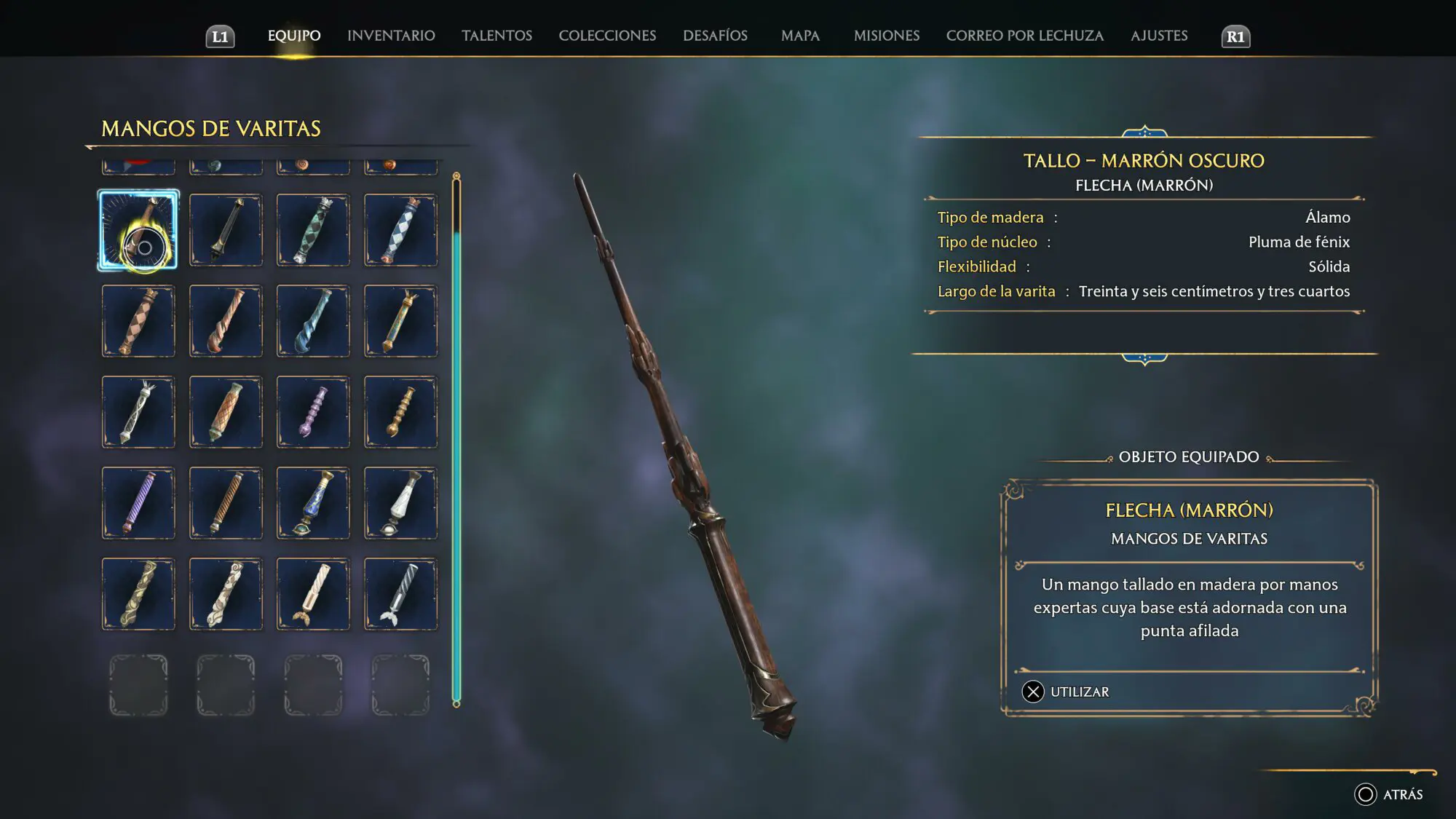1456x819 pixels.
Task: Select the purple beaded orb wand handle
Action: click(313, 412)
